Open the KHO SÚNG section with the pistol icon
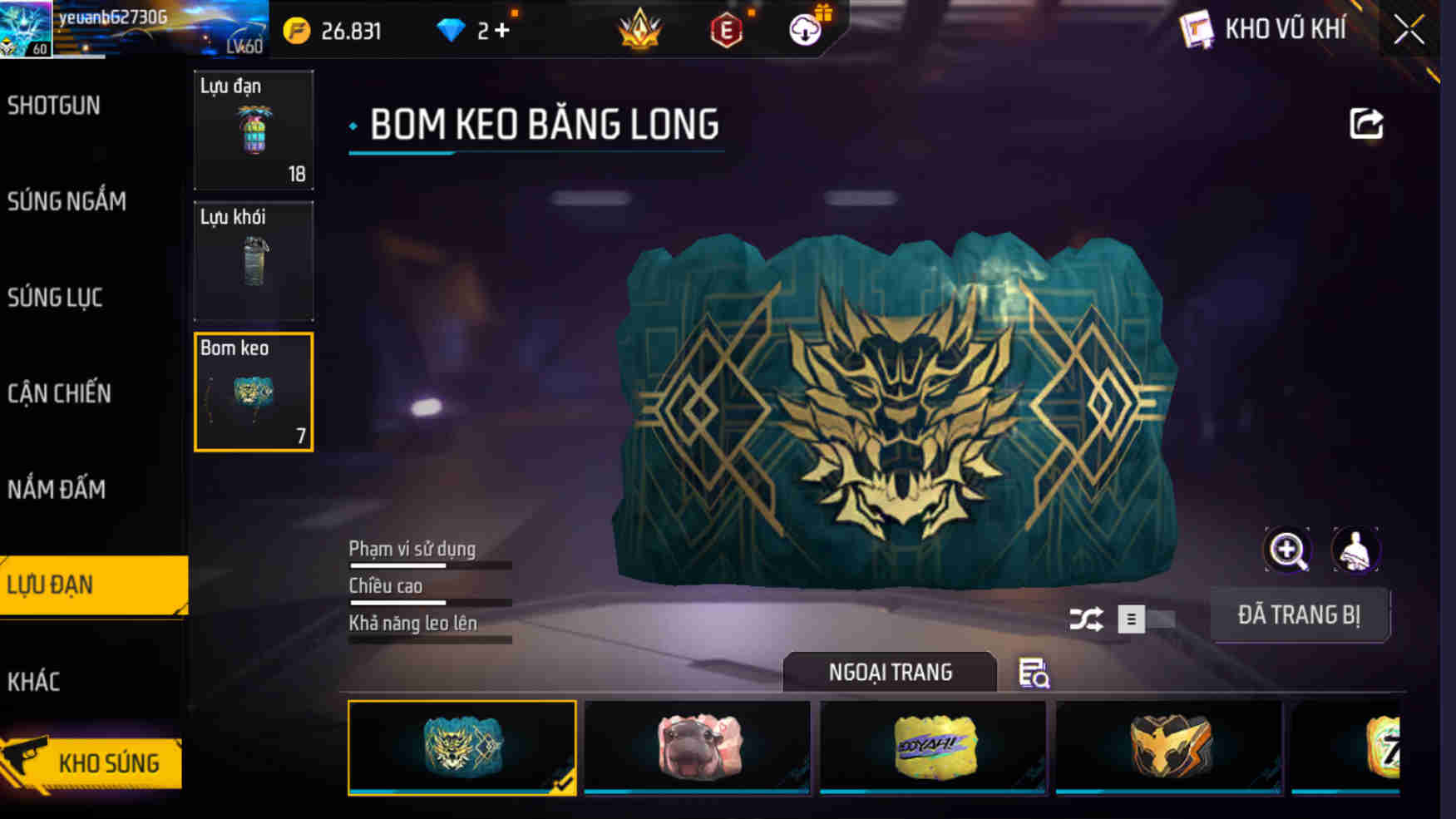 pyautogui.click(x=108, y=761)
